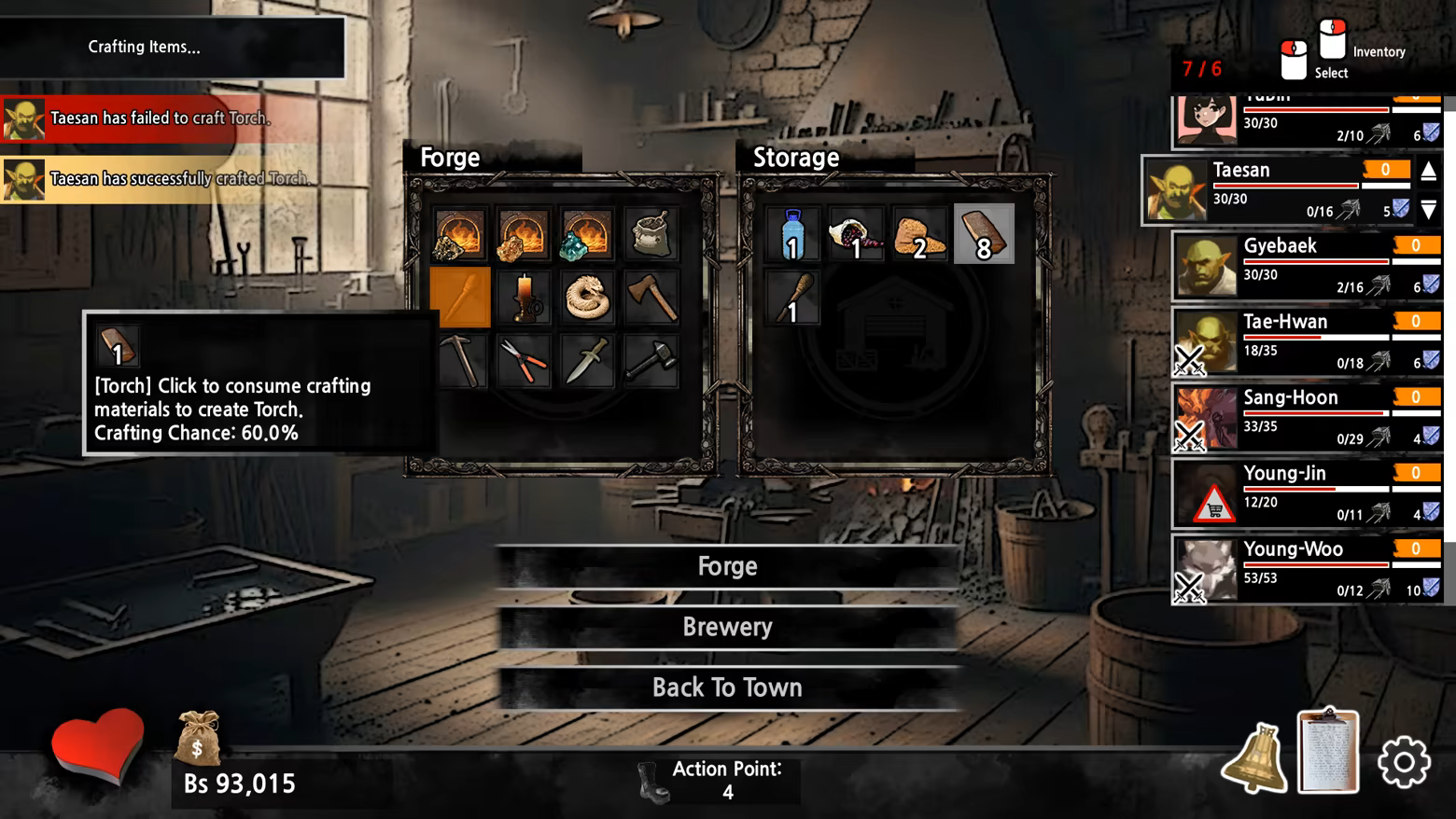Select the dagger recipe slot

point(587,360)
